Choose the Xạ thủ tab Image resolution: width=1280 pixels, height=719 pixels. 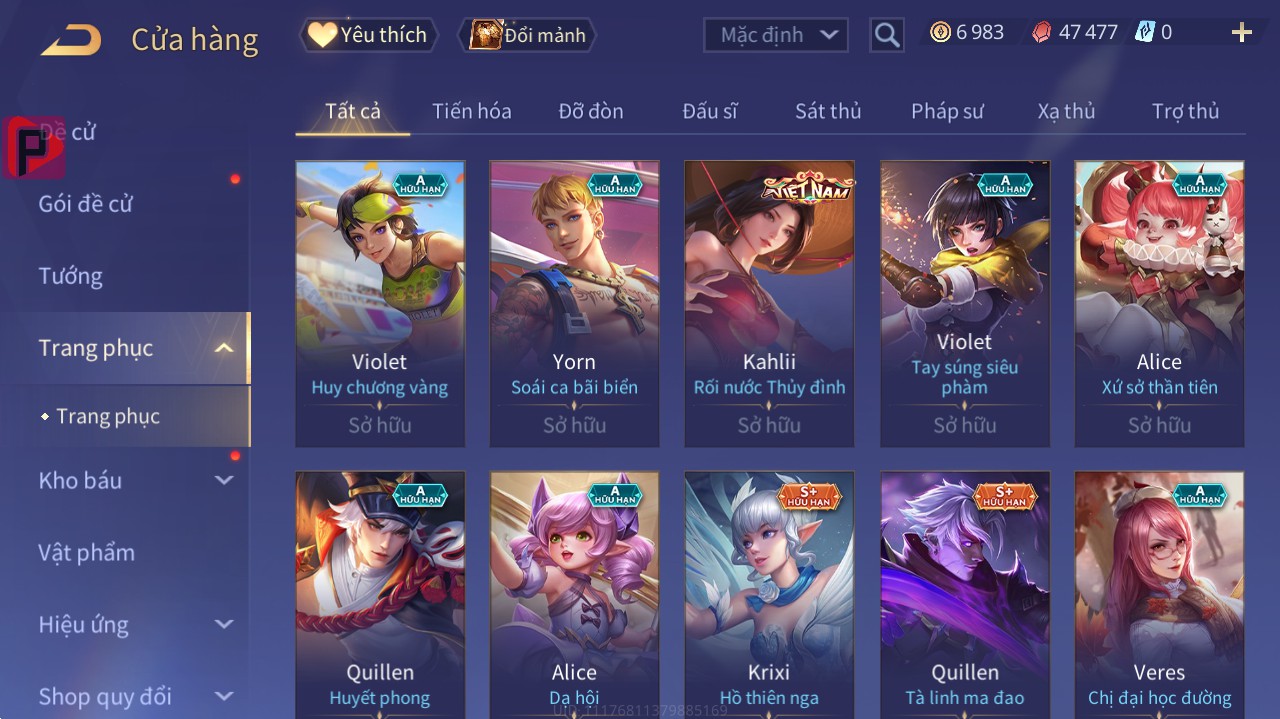(x=1066, y=111)
